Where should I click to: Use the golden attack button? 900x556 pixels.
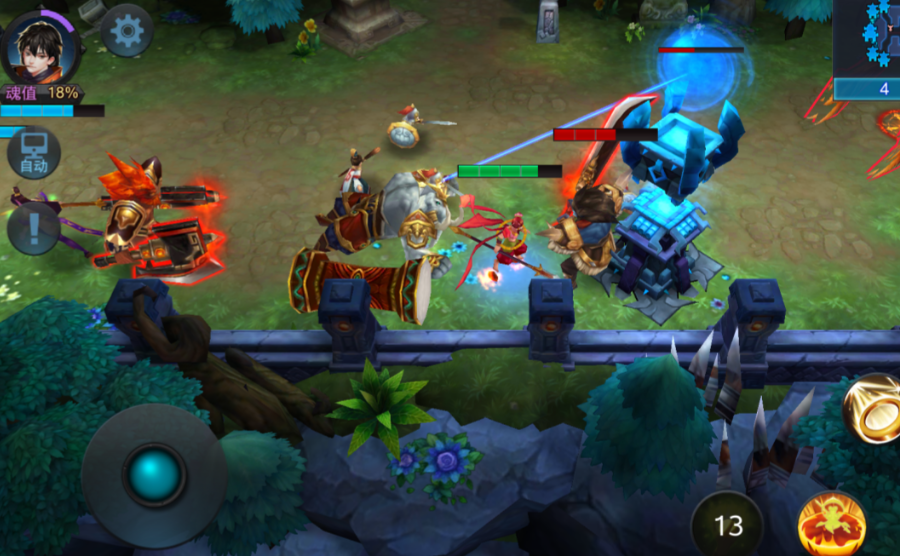(x=873, y=408)
